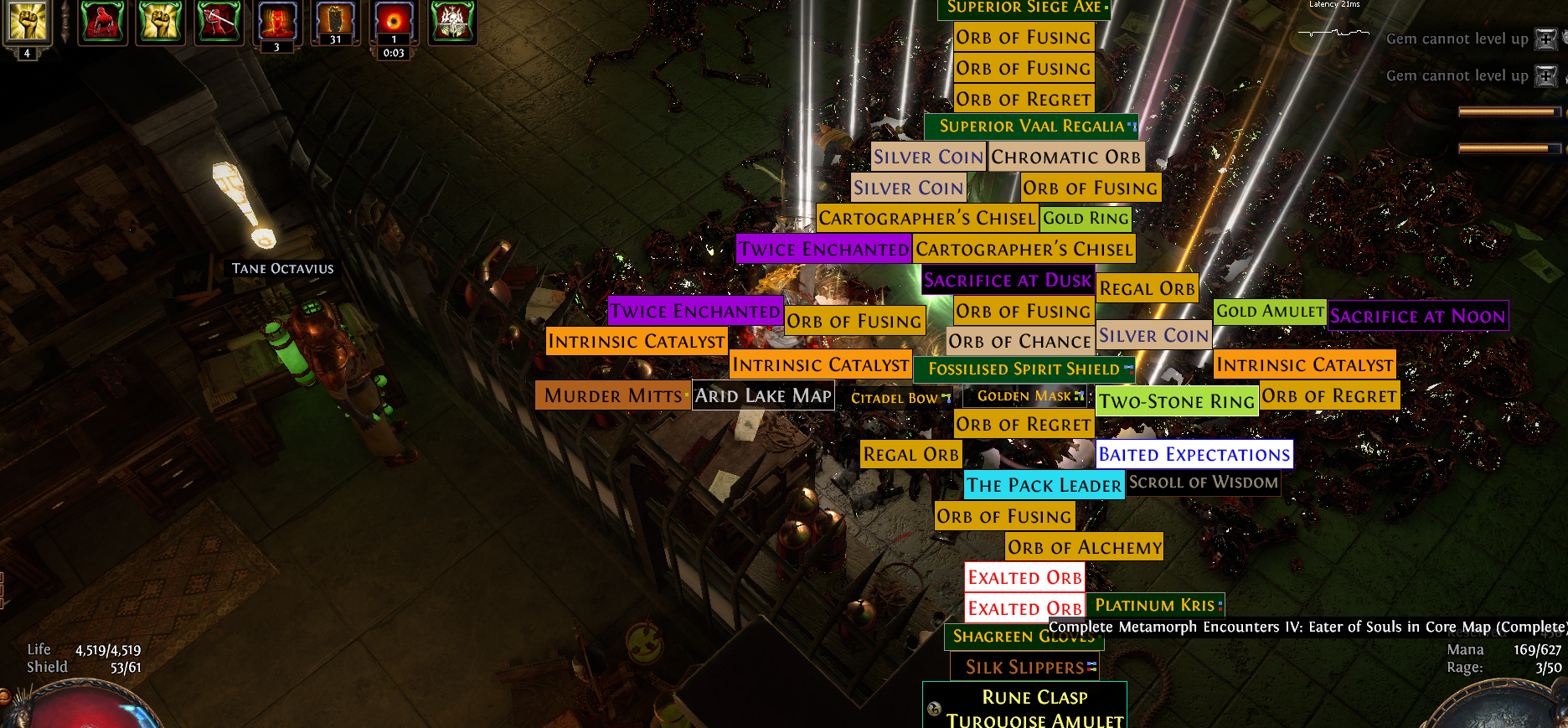Pick up the Arid Lake Map
The width and height of the screenshot is (1568, 728).
point(763,395)
